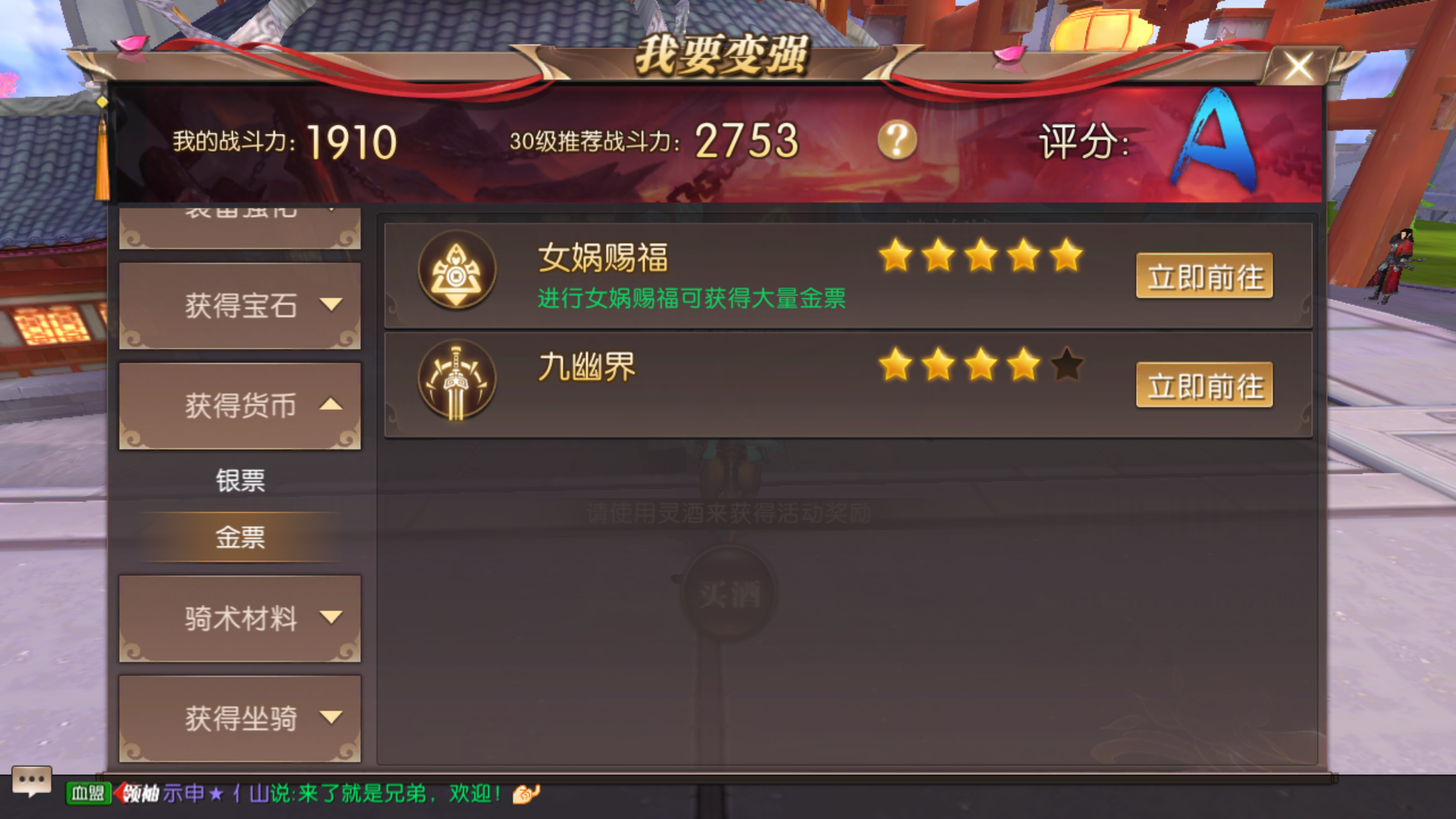
Task: Open the help question mark icon
Action: (x=897, y=140)
